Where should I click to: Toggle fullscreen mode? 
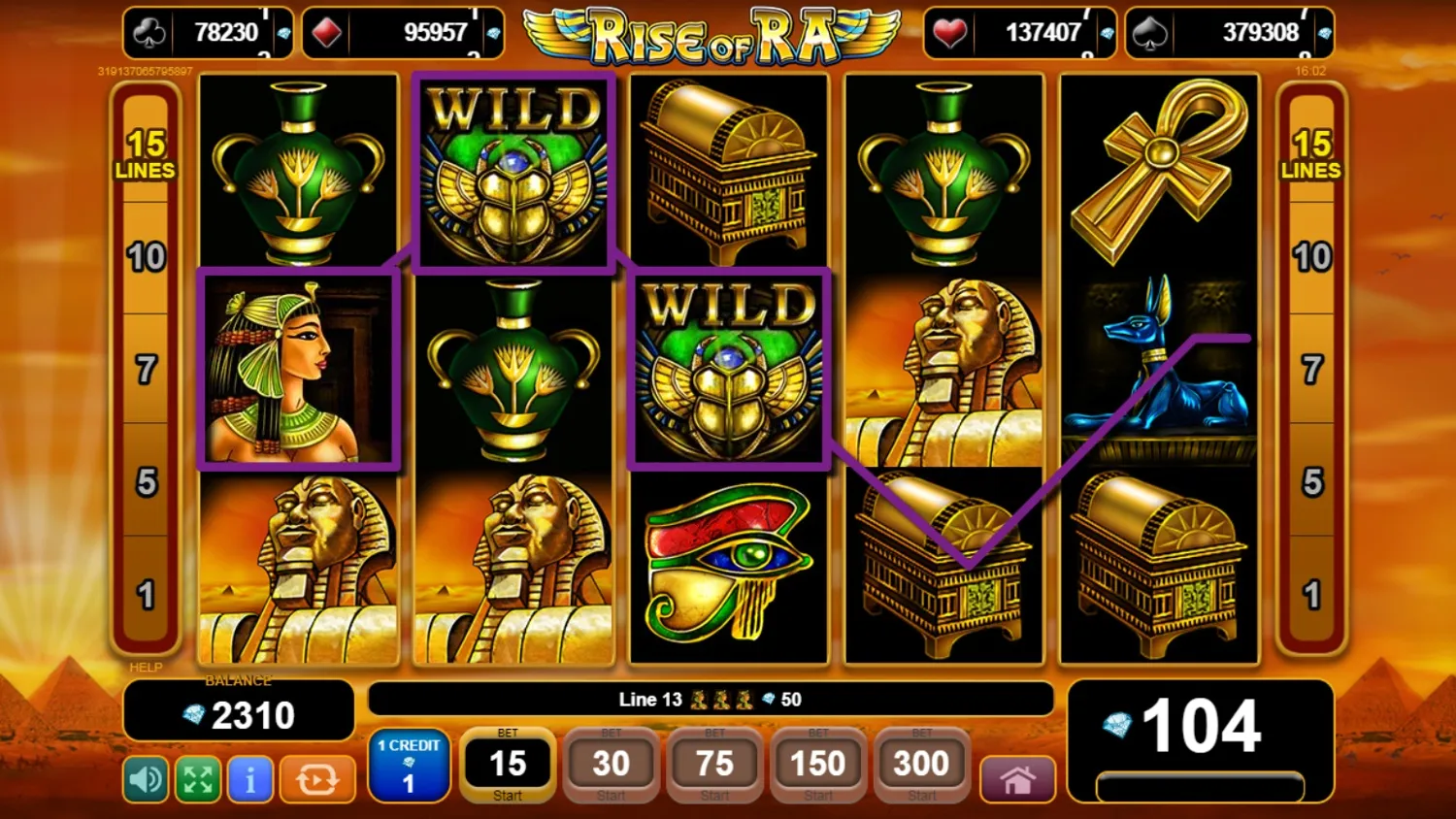click(x=196, y=779)
